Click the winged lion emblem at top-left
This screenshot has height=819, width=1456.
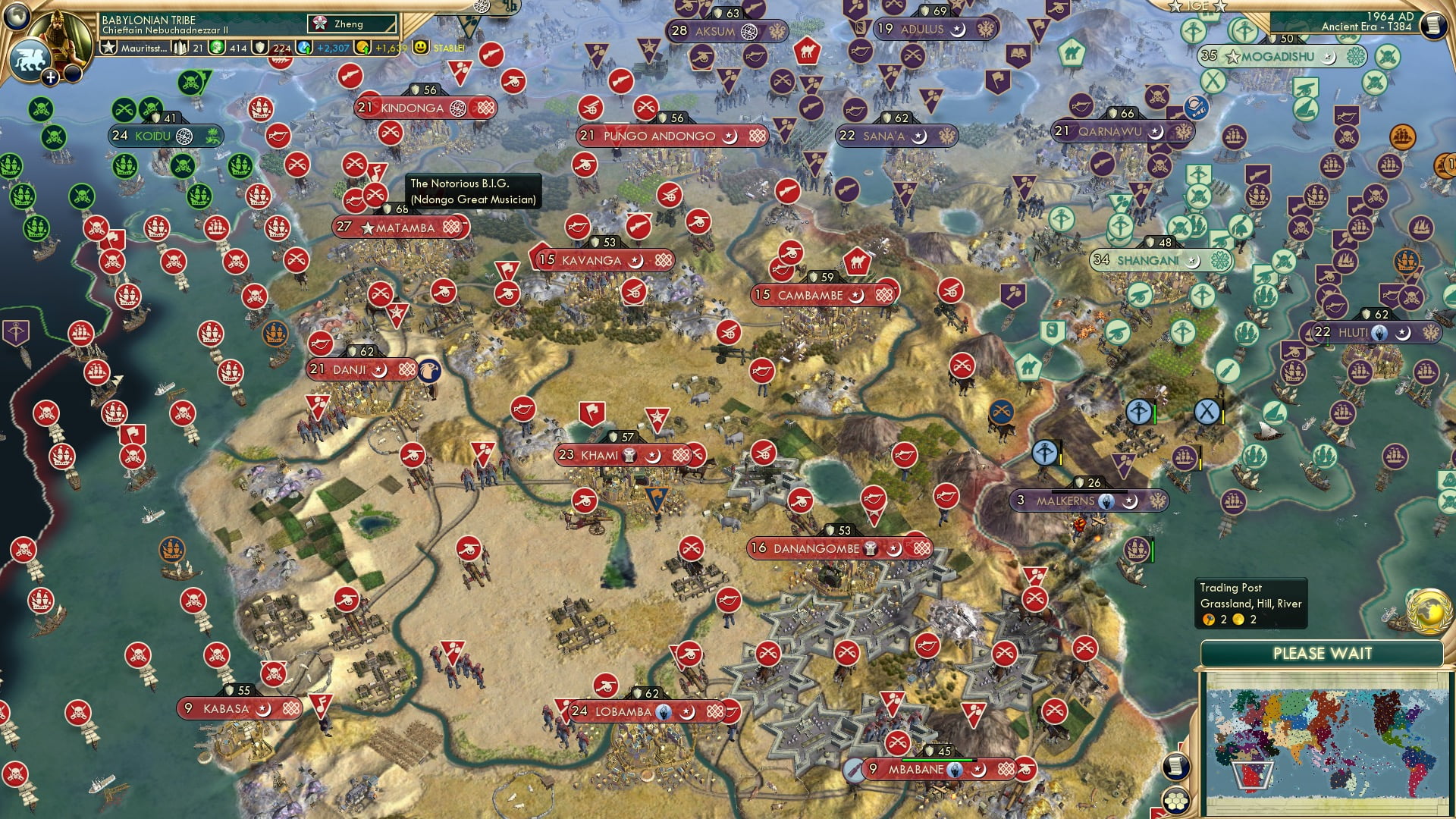[x=32, y=59]
